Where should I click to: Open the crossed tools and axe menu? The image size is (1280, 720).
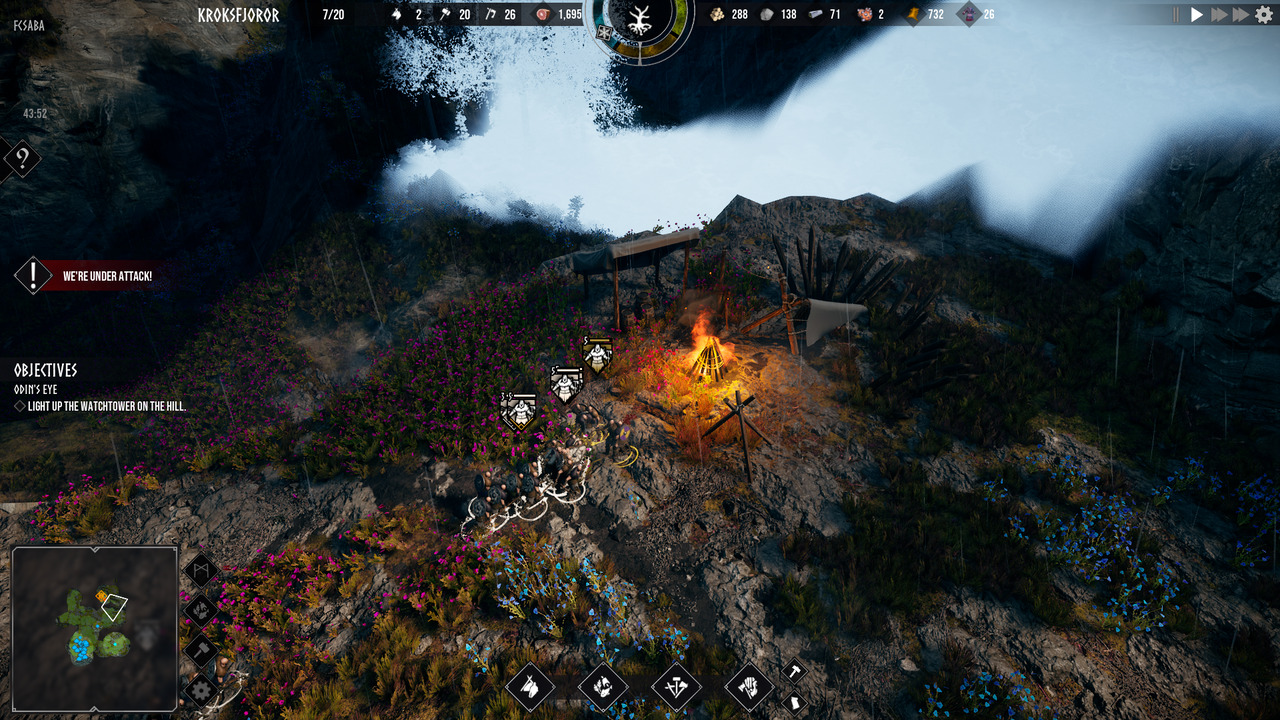676,687
